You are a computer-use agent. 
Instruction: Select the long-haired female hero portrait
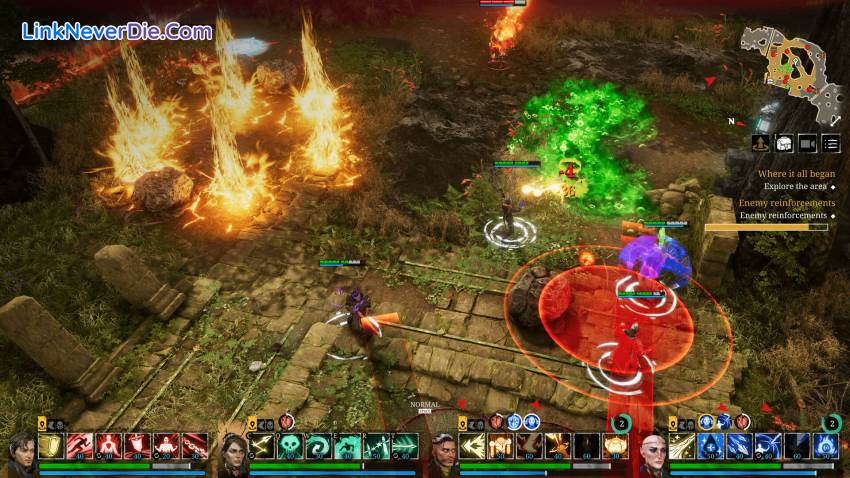pos(233,455)
